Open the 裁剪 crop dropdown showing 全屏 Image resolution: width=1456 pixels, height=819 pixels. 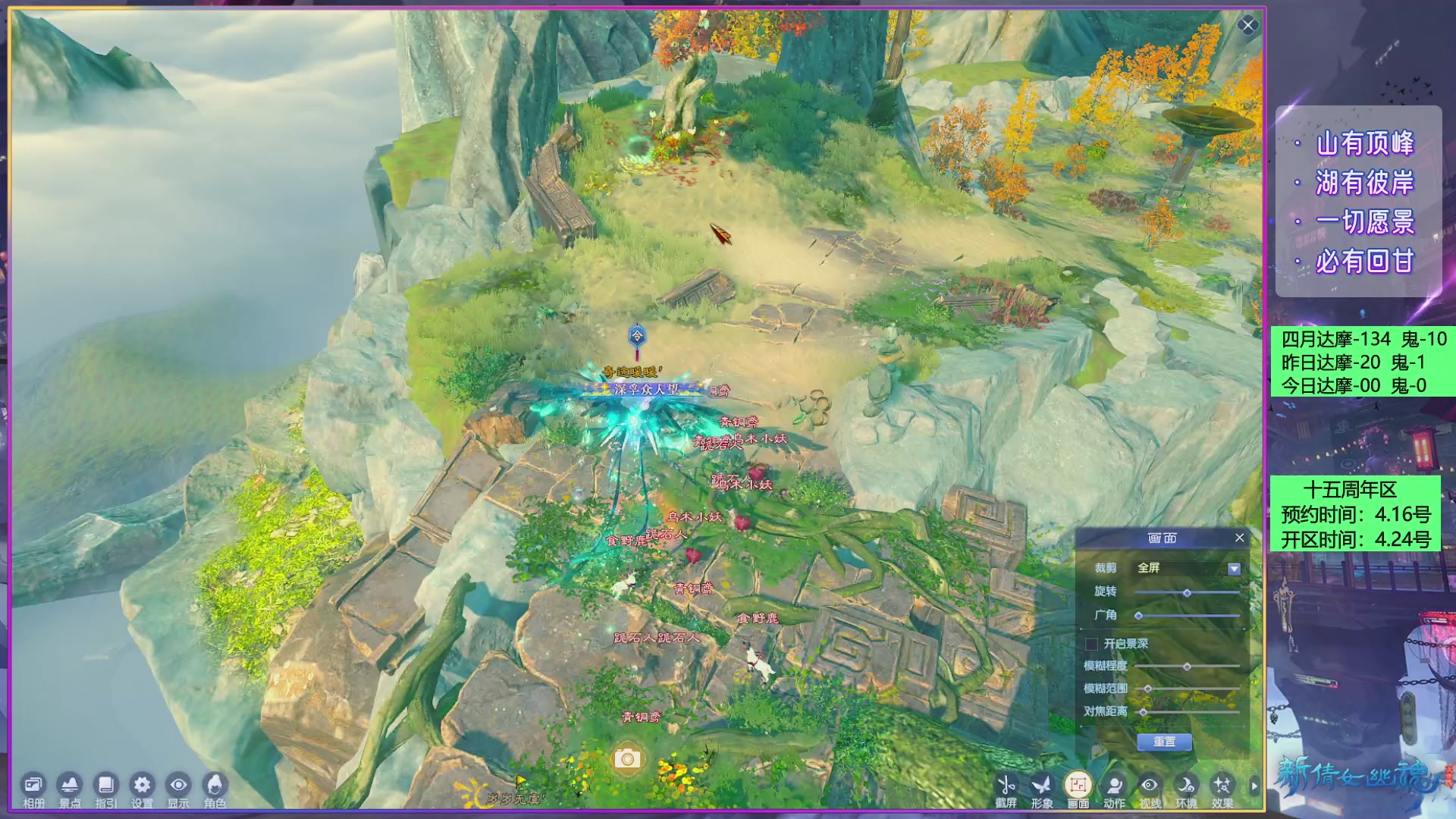pyautogui.click(x=1234, y=569)
